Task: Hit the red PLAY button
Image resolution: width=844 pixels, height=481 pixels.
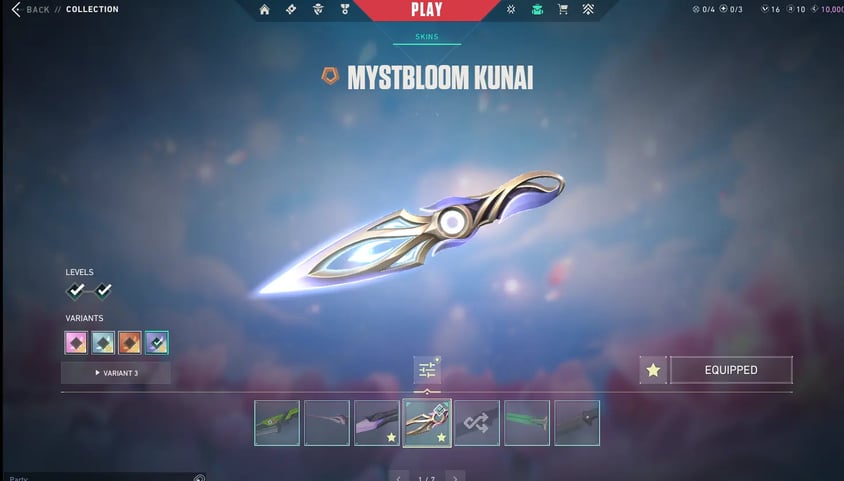Action: (x=425, y=10)
